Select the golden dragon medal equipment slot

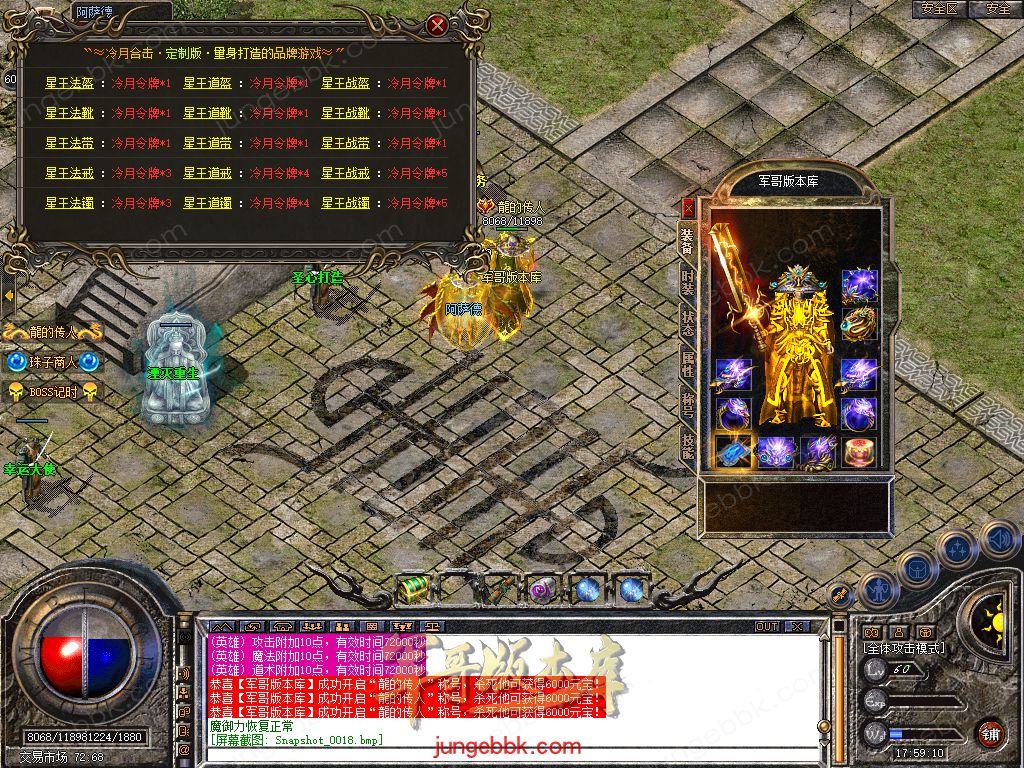(x=858, y=322)
